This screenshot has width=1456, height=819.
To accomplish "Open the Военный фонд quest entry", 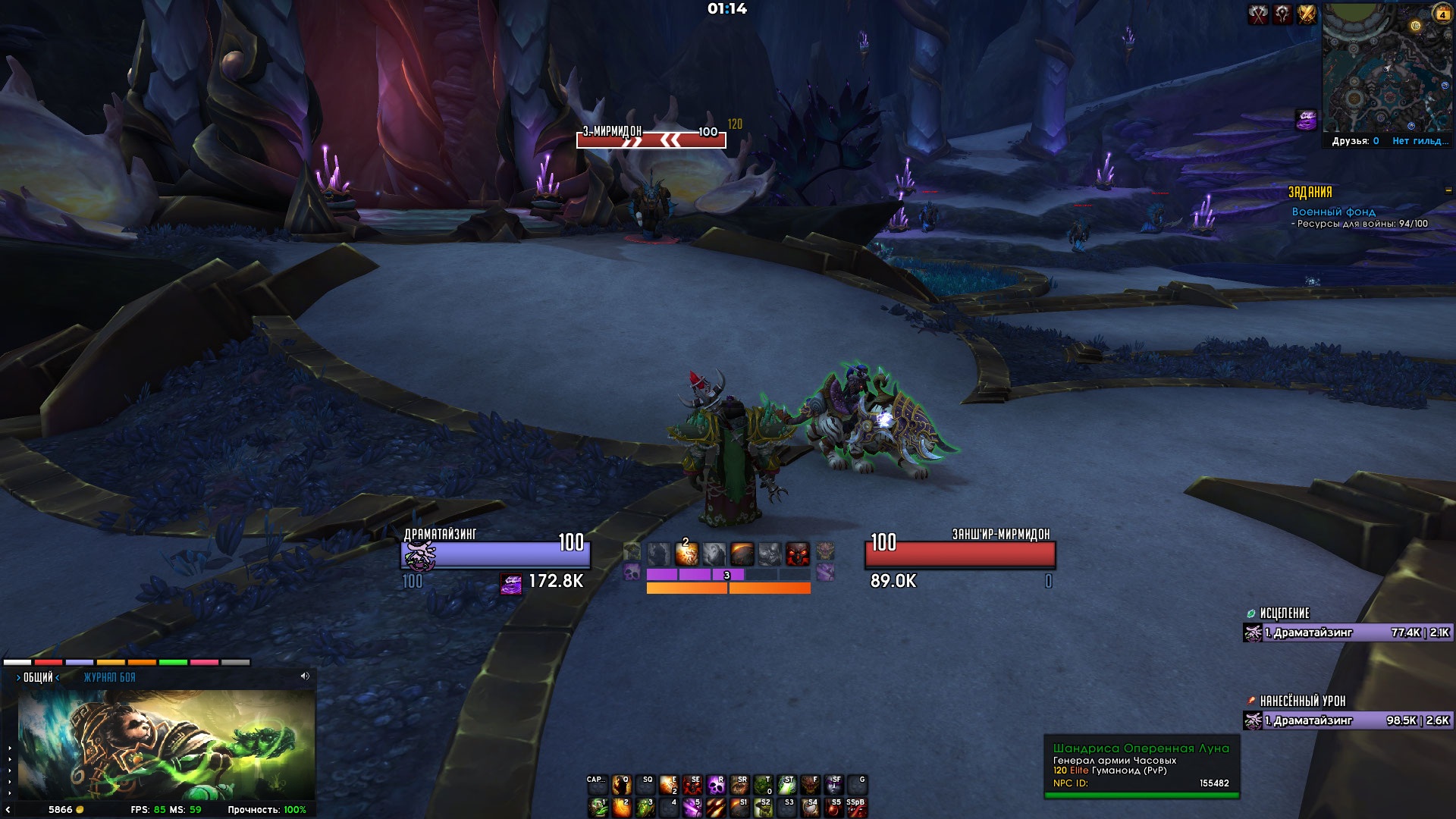I will [x=1333, y=212].
